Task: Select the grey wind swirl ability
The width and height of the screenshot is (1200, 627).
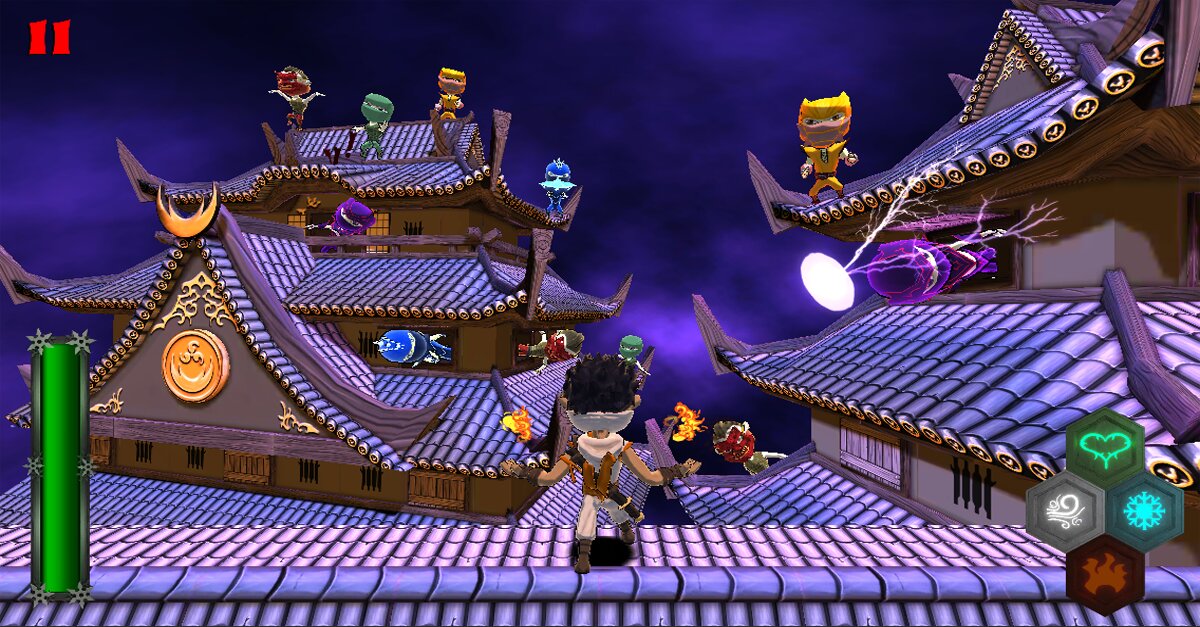Action: pyautogui.click(x=1065, y=511)
